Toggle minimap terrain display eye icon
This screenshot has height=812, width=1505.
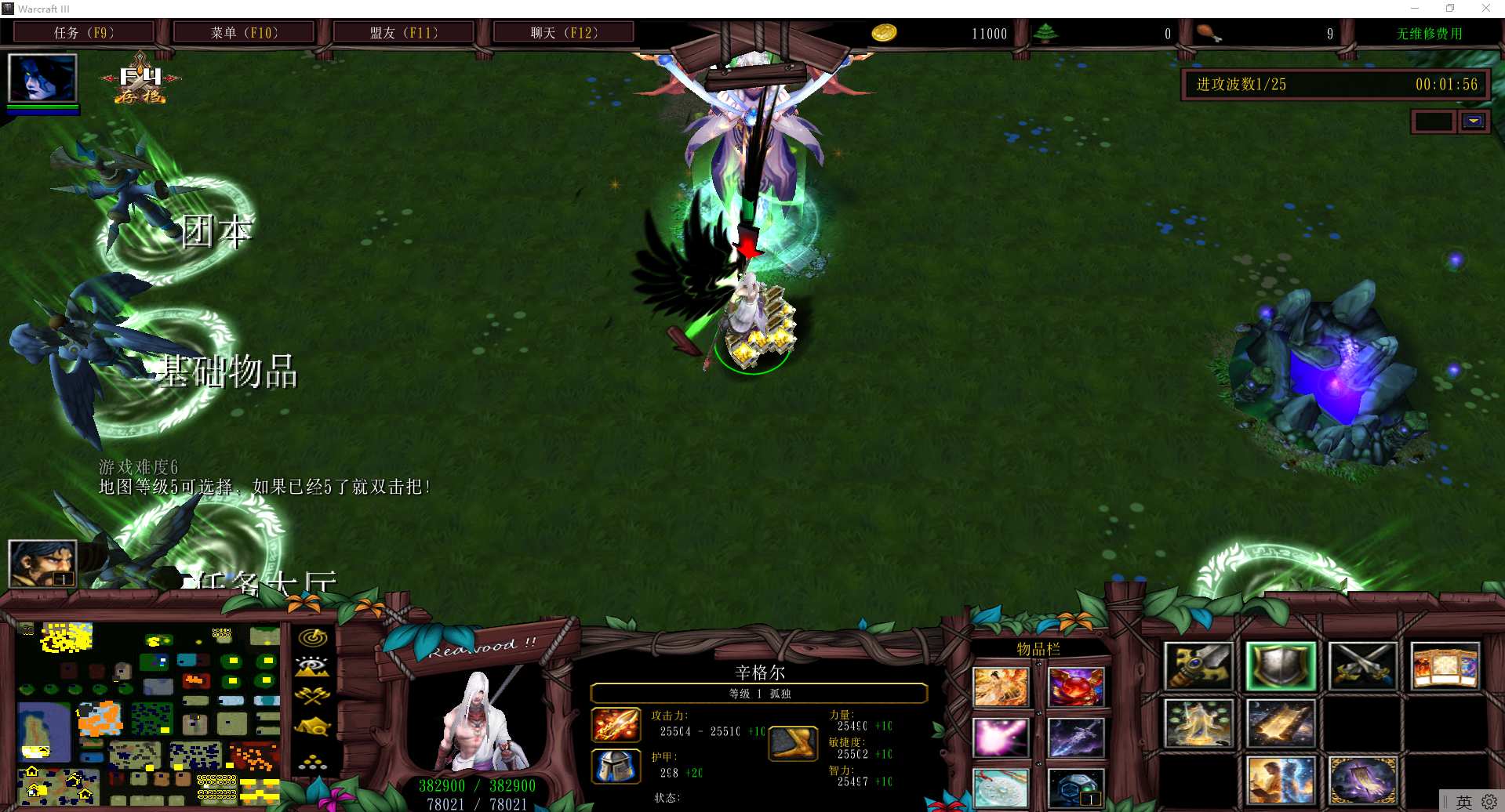pos(312,667)
